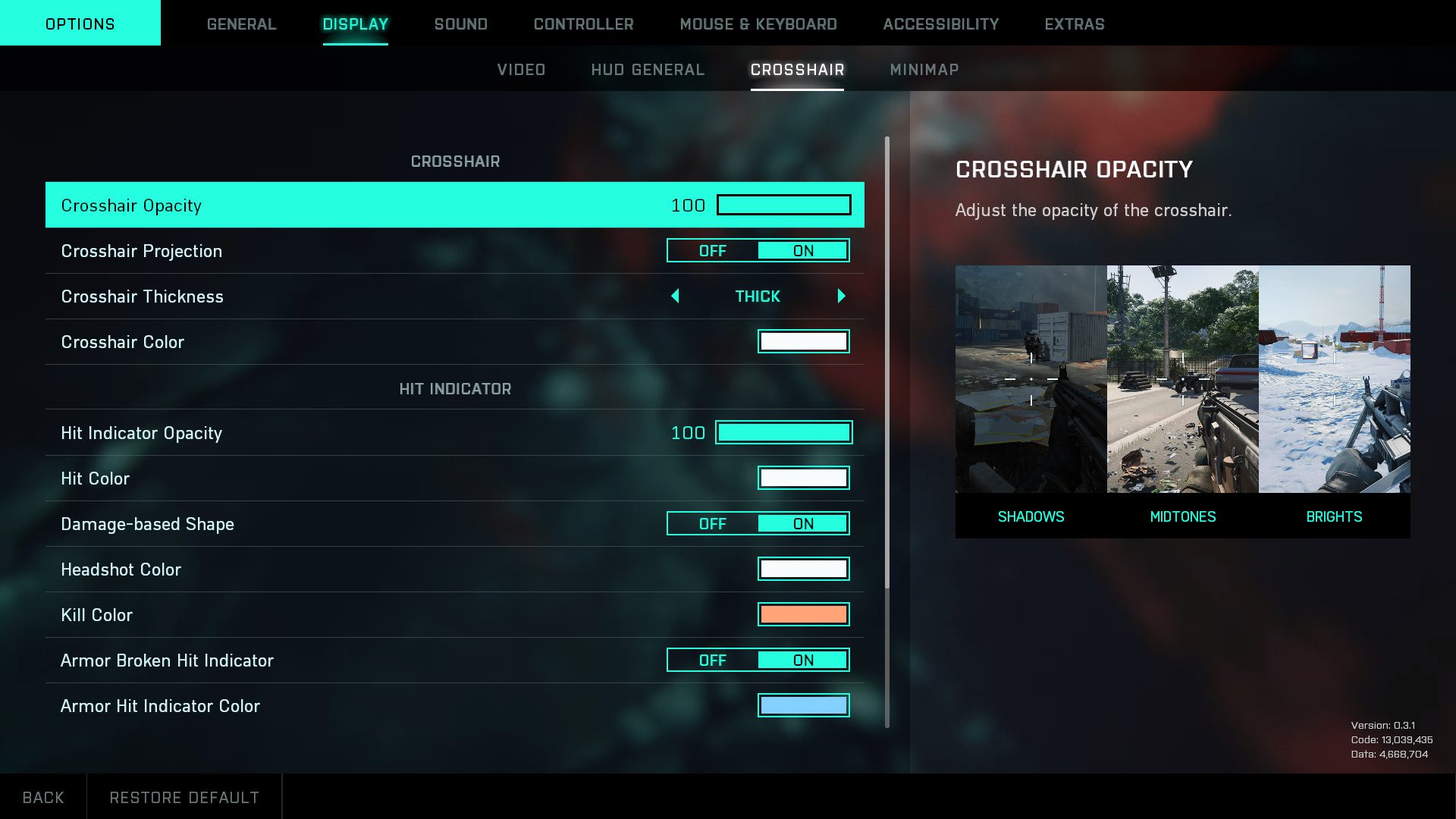The width and height of the screenshot is (1456, 819).
Task: Pick a new Headshot Color
Action: [x=803, y=569]
